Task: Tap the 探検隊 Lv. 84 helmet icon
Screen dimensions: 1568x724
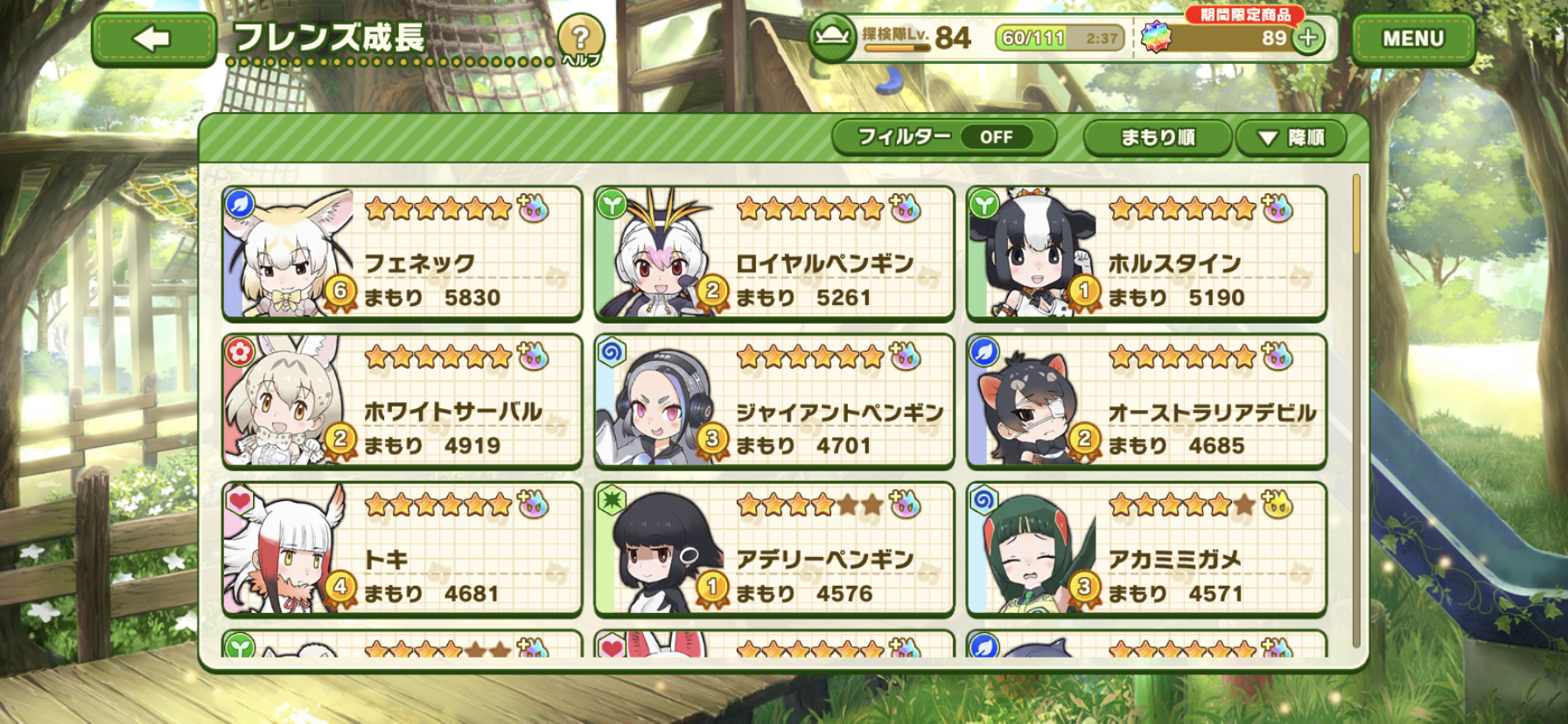Action: click(x=832, y=38)
